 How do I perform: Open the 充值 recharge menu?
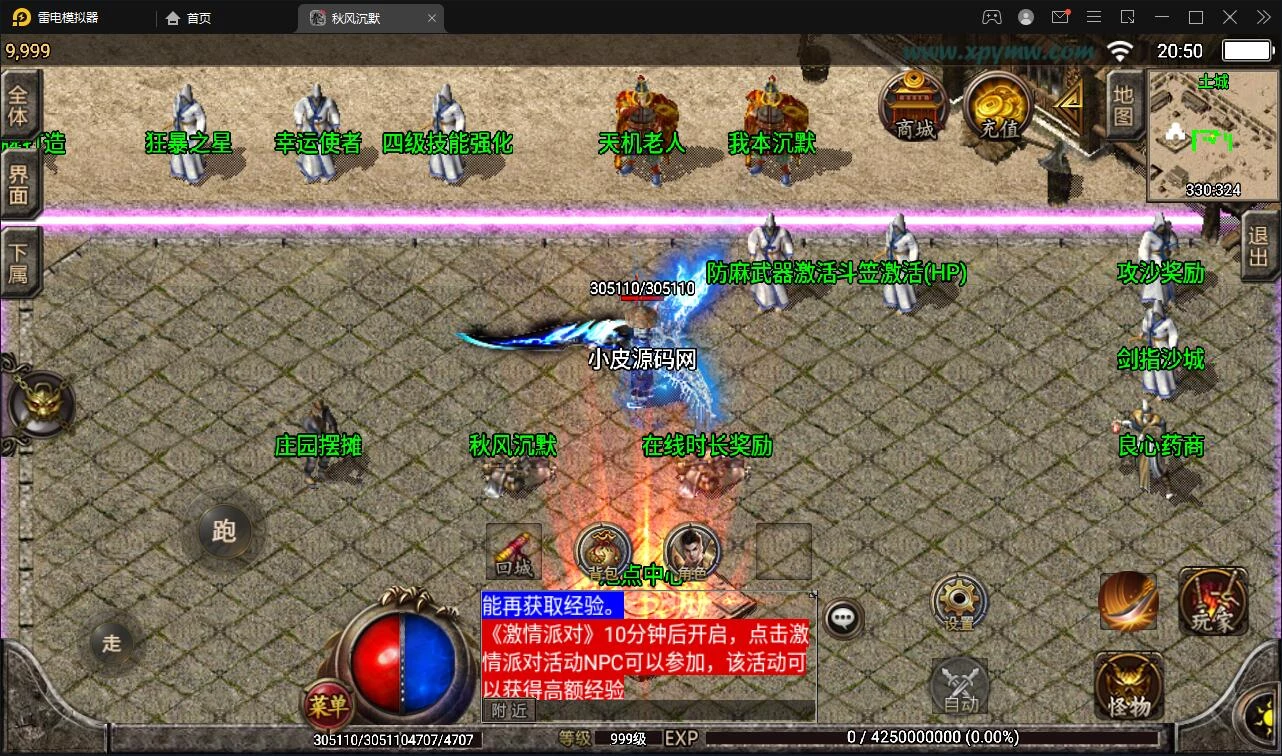[998, 105]
